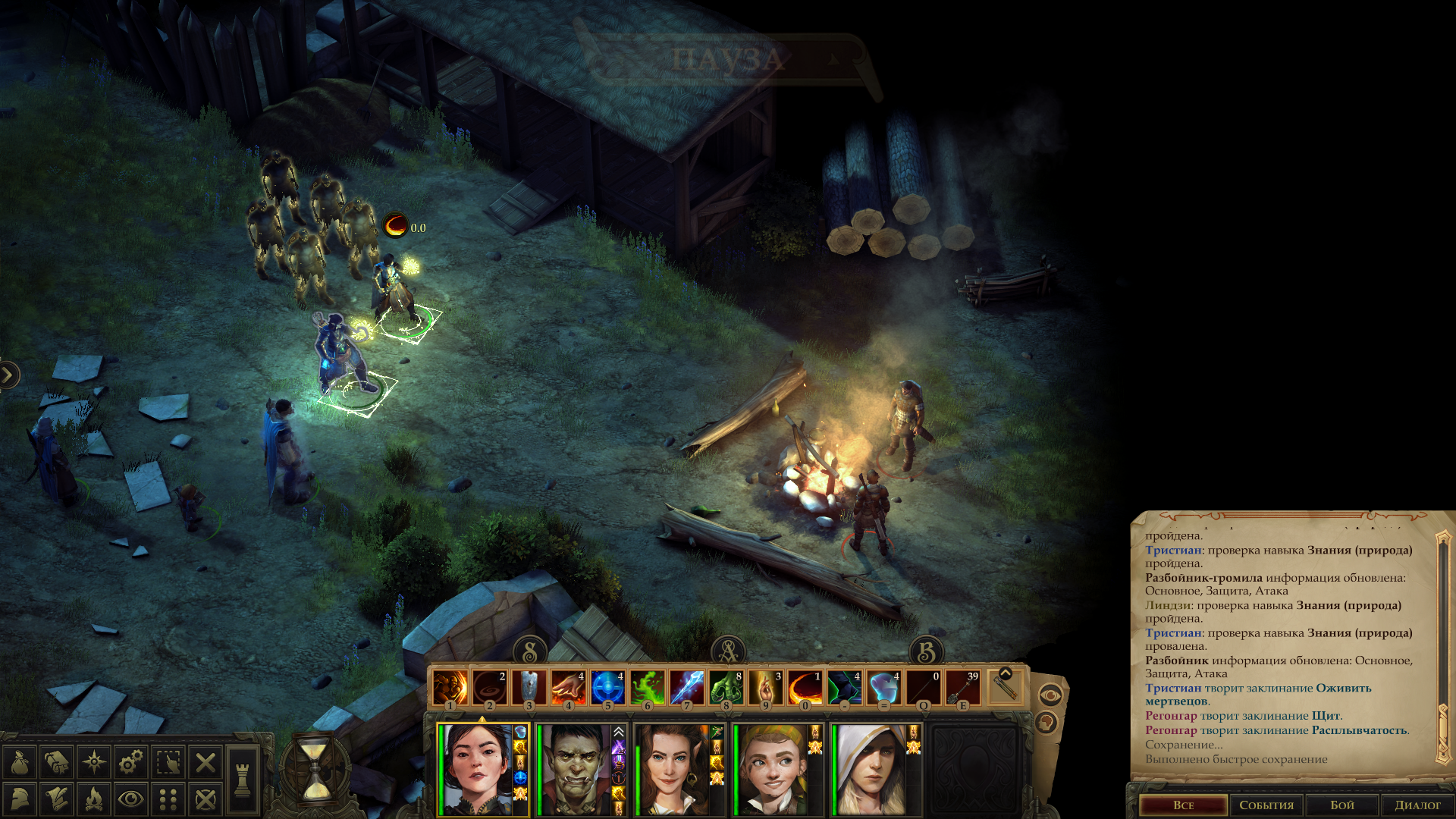Viewport: 1456px width, 819px height.
Task: Show the Диалог log tab
Action: [1417, 805]
